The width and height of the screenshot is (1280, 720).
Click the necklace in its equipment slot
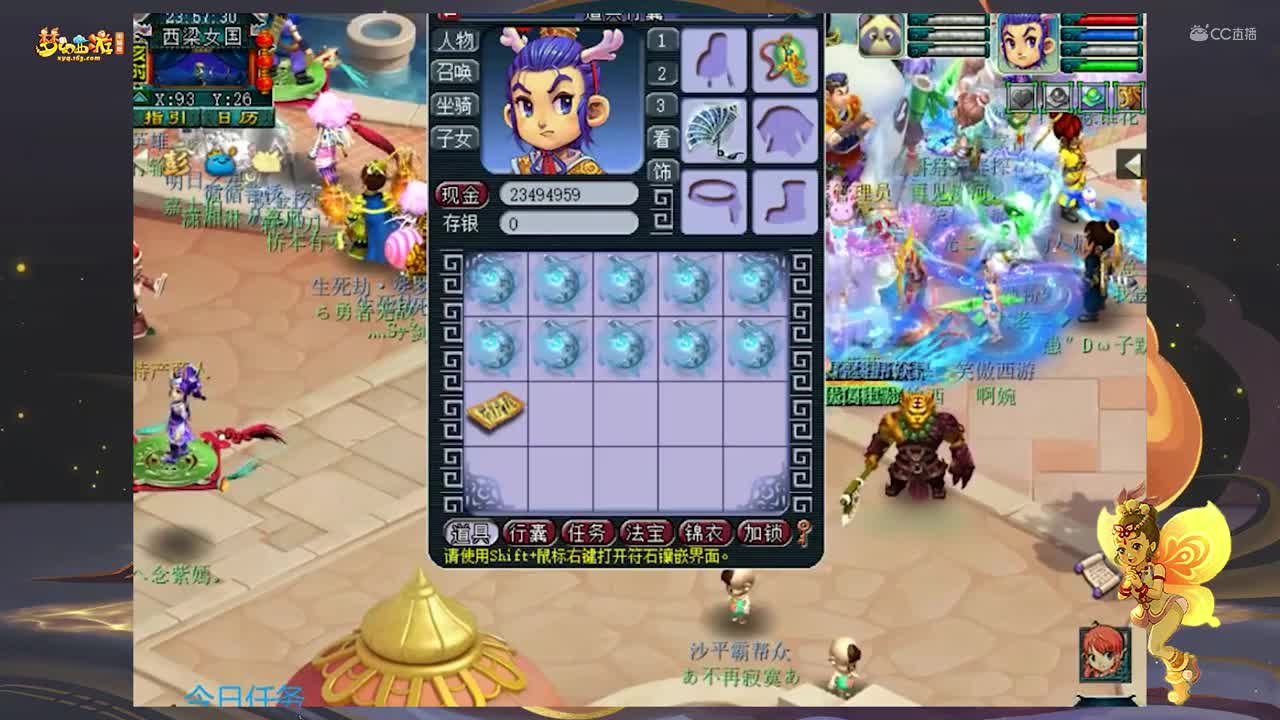point(784,60)
